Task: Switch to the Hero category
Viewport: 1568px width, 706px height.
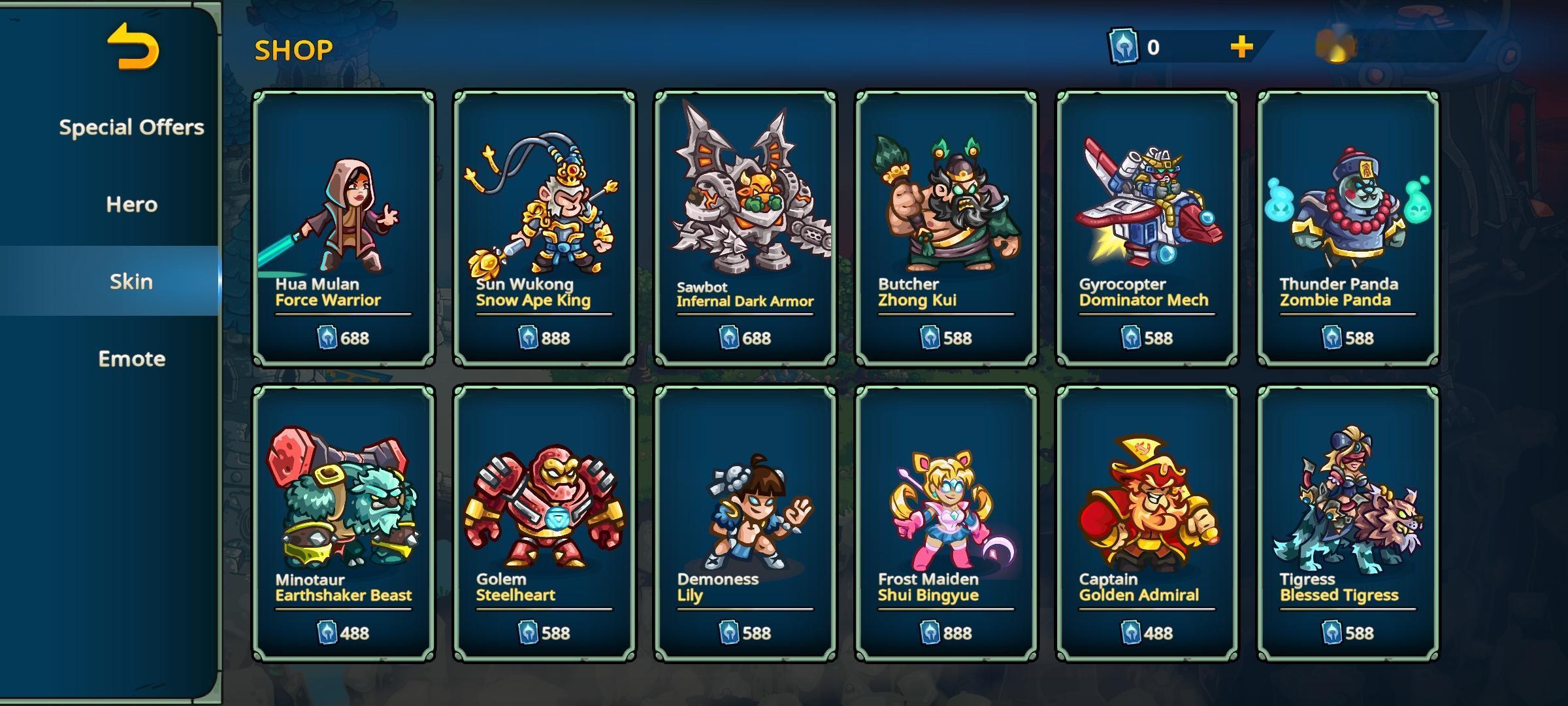Action: (131, 205)
